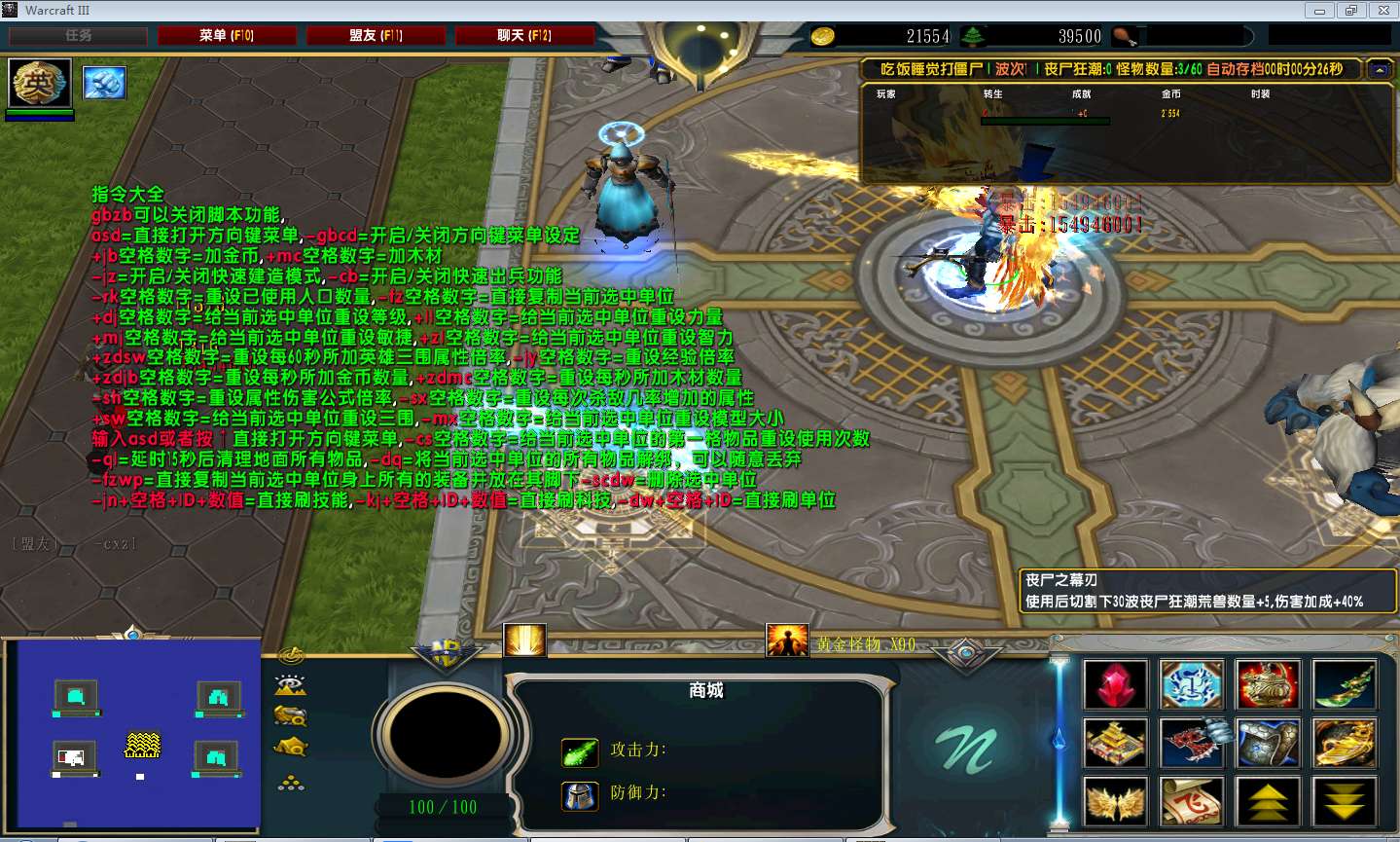
Task: Click the minimap signal ping button
Action: 291,655
